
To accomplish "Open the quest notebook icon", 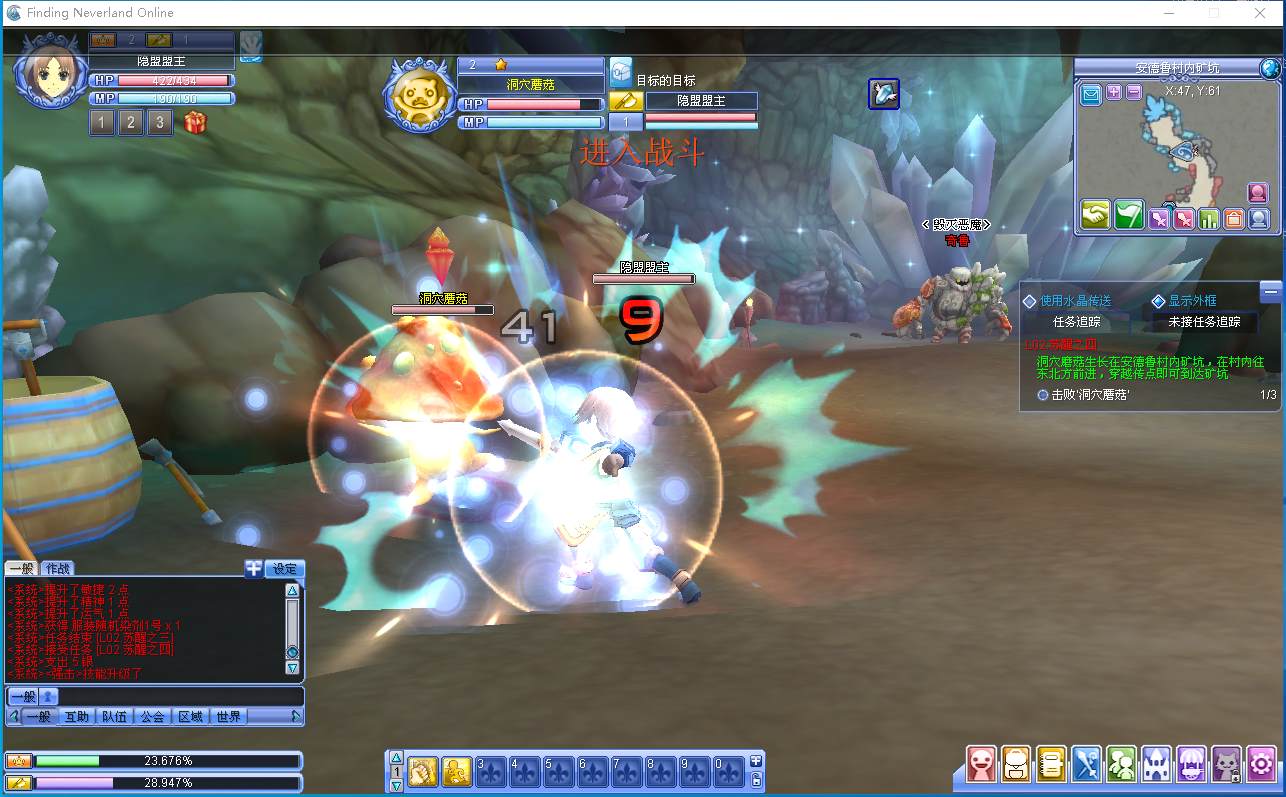I will click(1051, 764).
